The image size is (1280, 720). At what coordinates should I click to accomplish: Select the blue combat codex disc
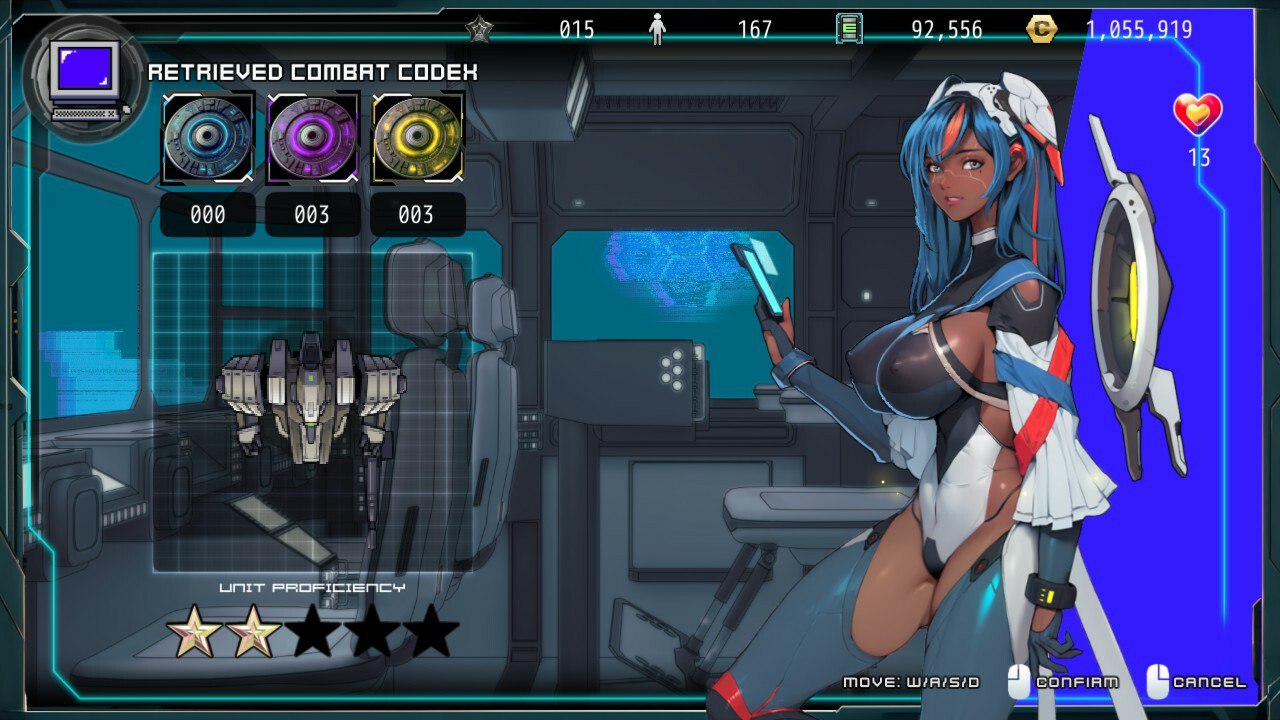click(207, 137)
